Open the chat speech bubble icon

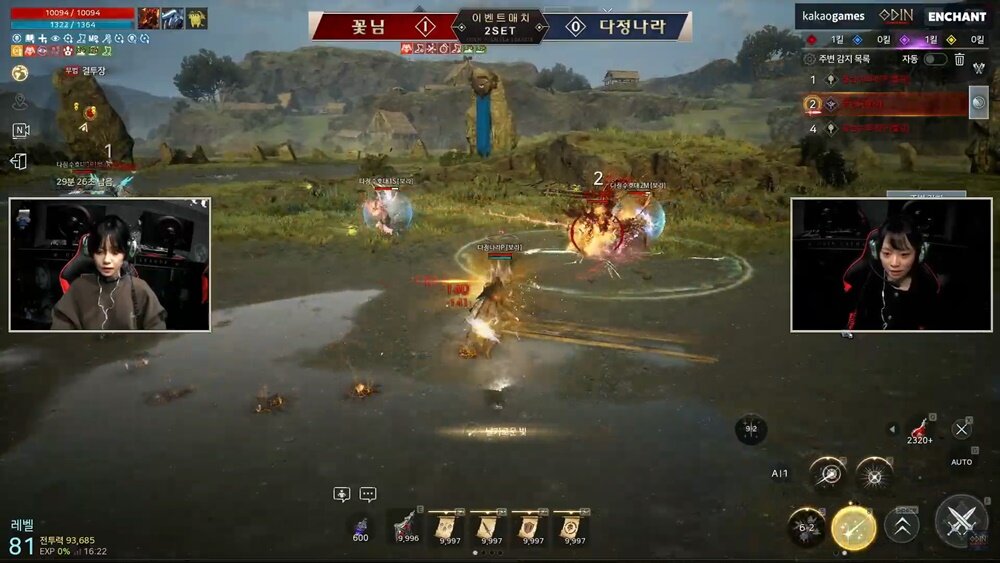coord(368,494)
